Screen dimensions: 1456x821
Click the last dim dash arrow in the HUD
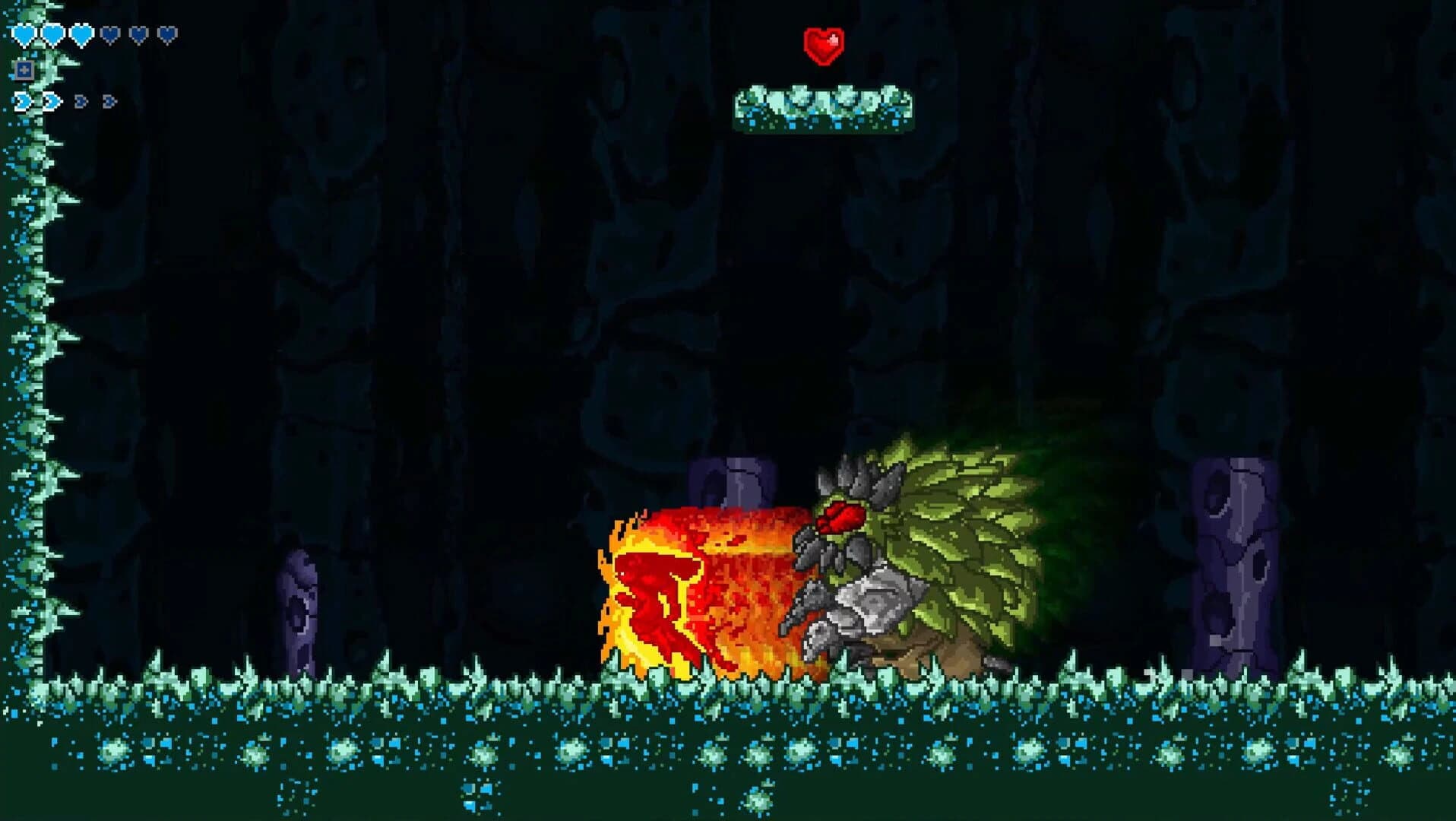(x=109, y=101)
